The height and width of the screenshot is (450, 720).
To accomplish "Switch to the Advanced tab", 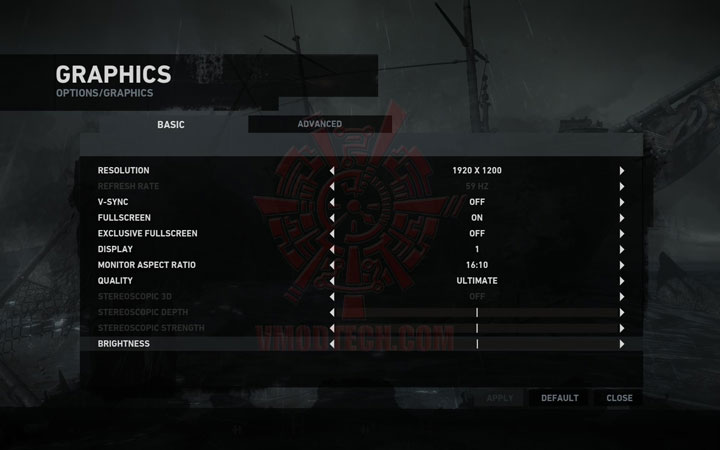I will click(319, 124).
